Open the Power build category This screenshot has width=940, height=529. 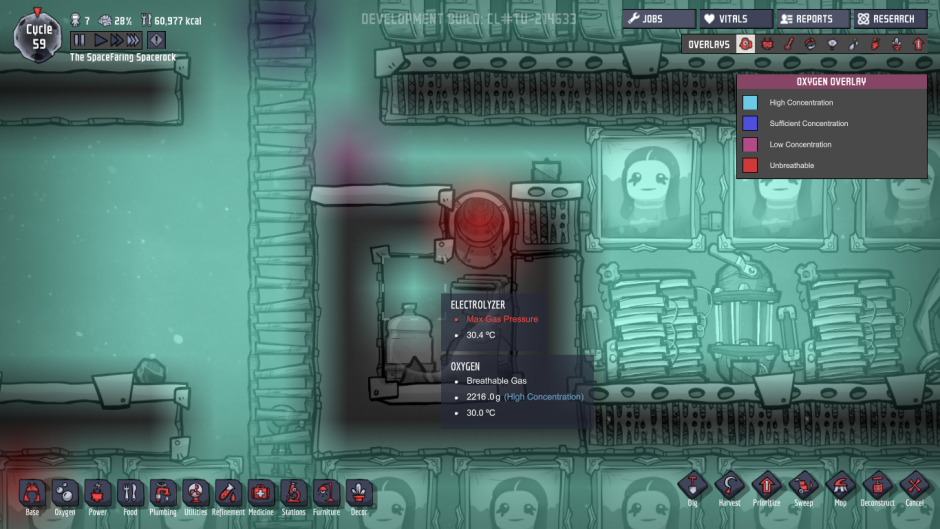(97, 494)
